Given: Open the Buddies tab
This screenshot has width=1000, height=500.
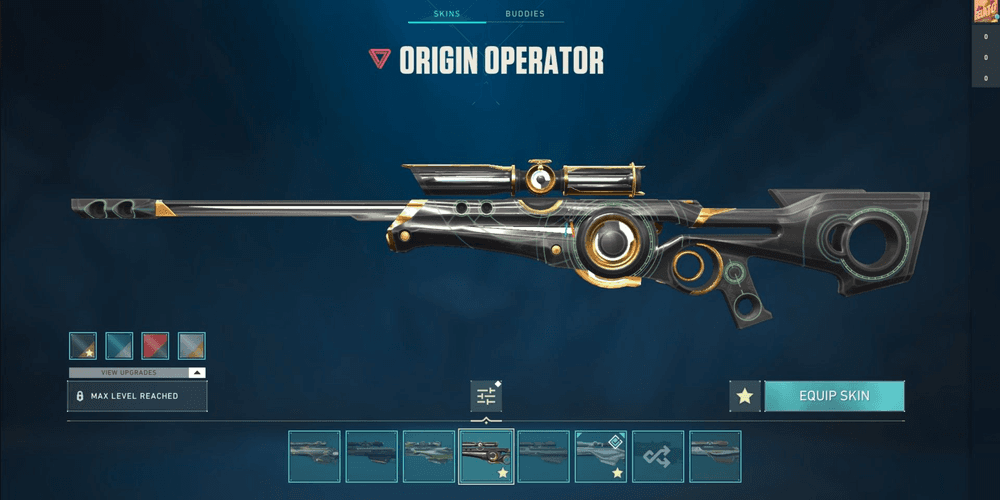Looking at the screenshot, I should click(525, 14).
